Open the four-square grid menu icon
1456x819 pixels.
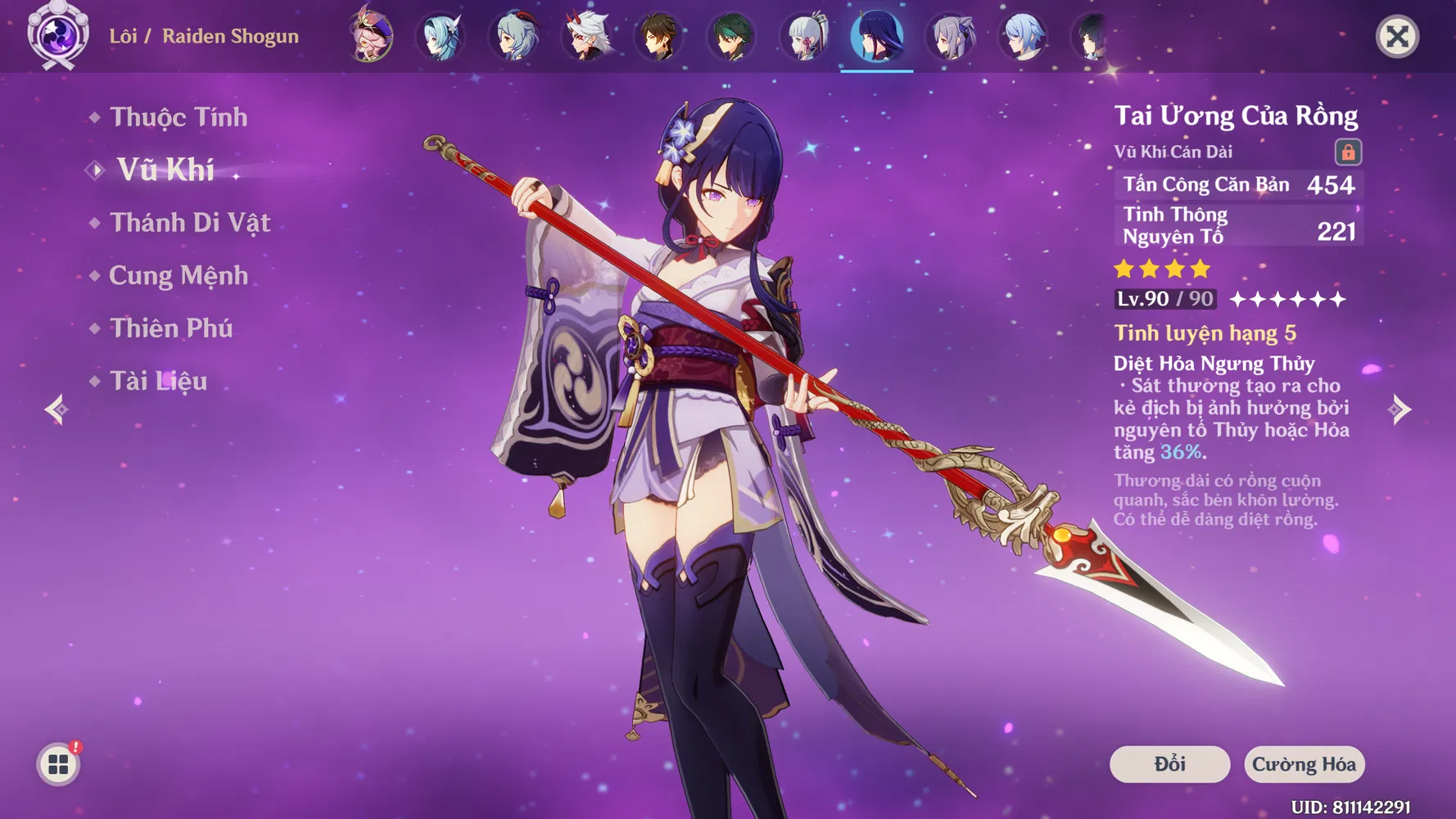(58, 764)
